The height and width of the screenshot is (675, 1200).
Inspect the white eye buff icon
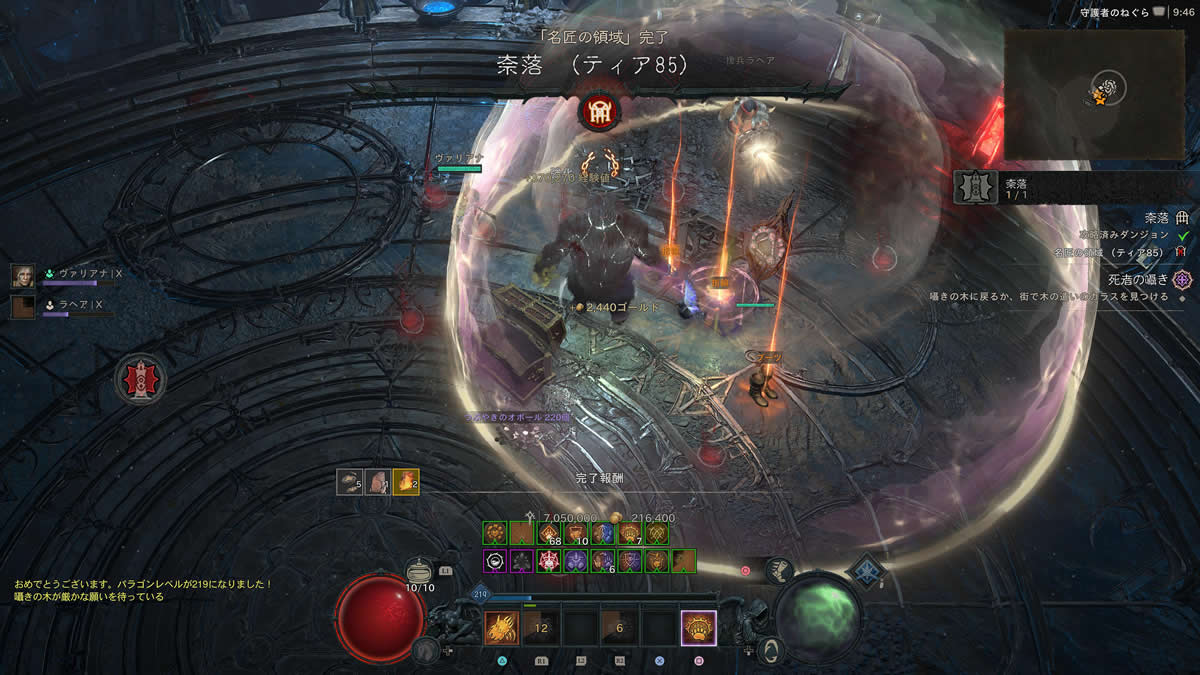click(494, 561)
